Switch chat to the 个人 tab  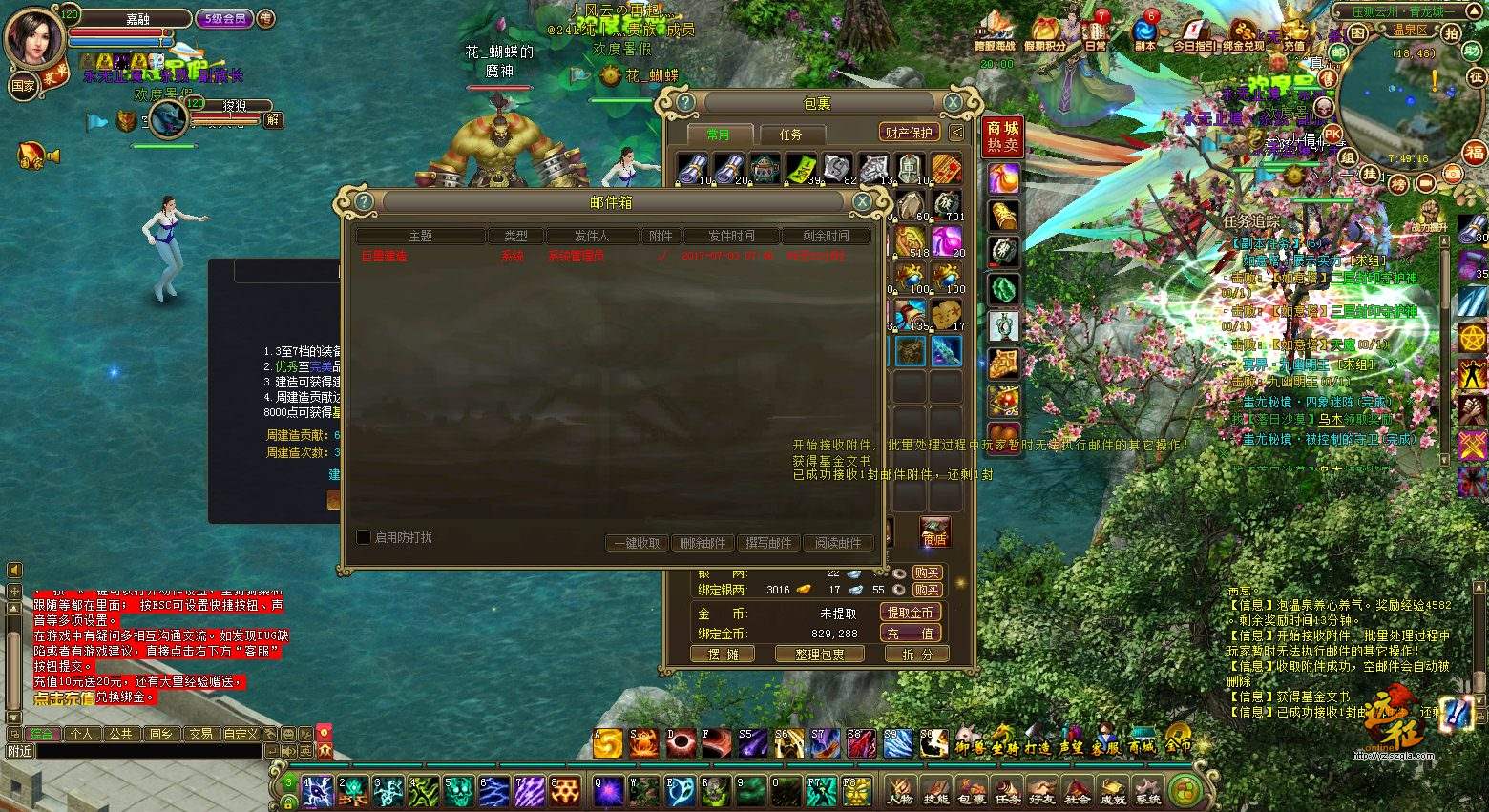[x=81, y=734]
